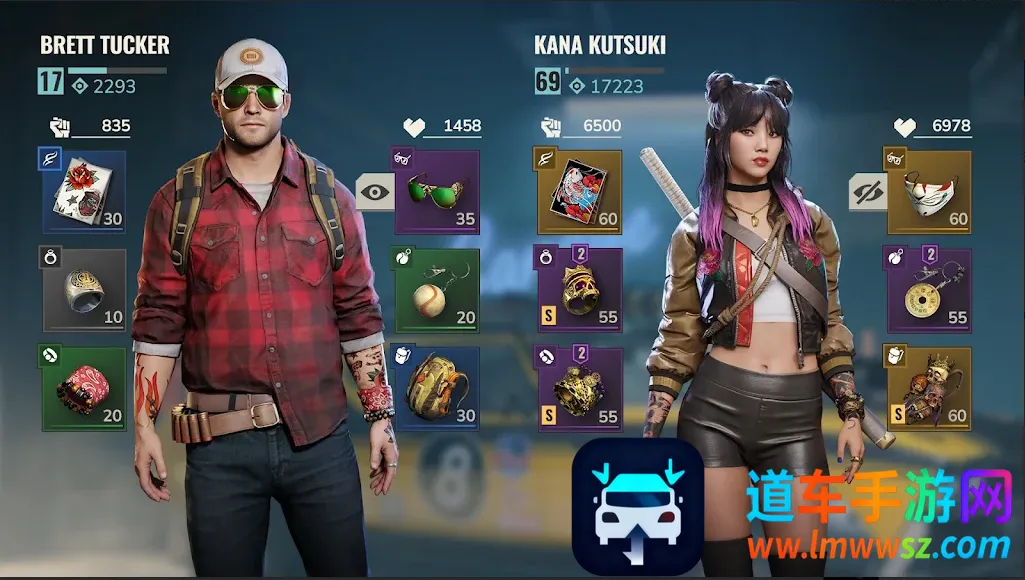Select Kana's kitsune face mask slot
1025x580 pixels.
tap(928, 192)
